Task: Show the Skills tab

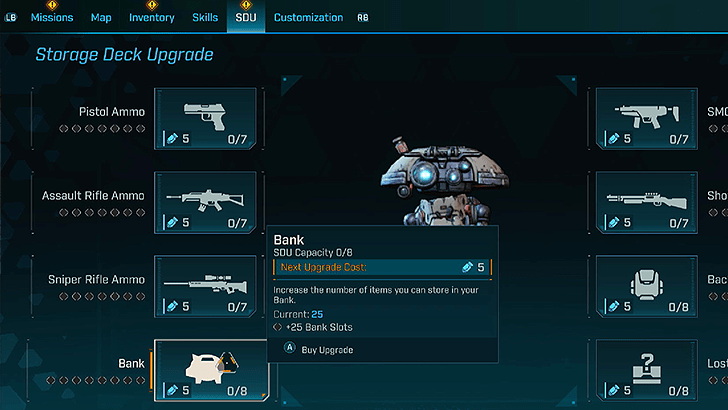Action: 205,17
